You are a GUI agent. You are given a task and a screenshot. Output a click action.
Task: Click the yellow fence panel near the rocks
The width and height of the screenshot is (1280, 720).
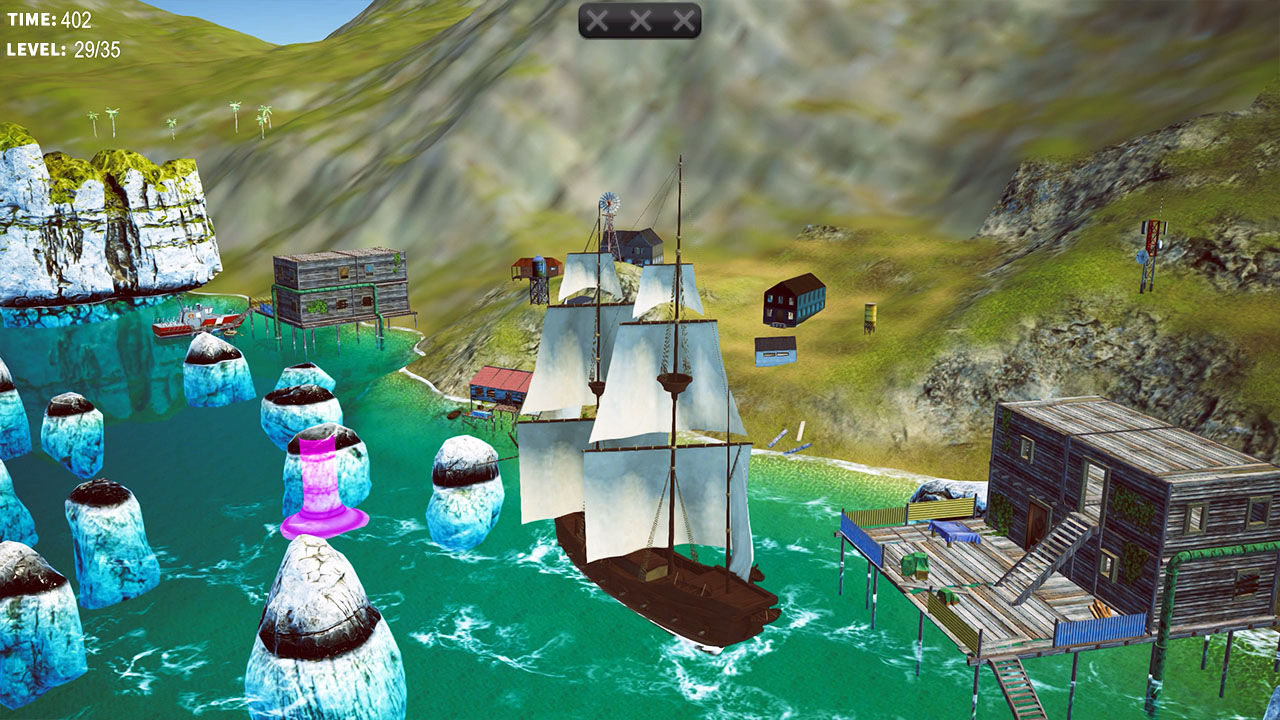pos(940,510)
